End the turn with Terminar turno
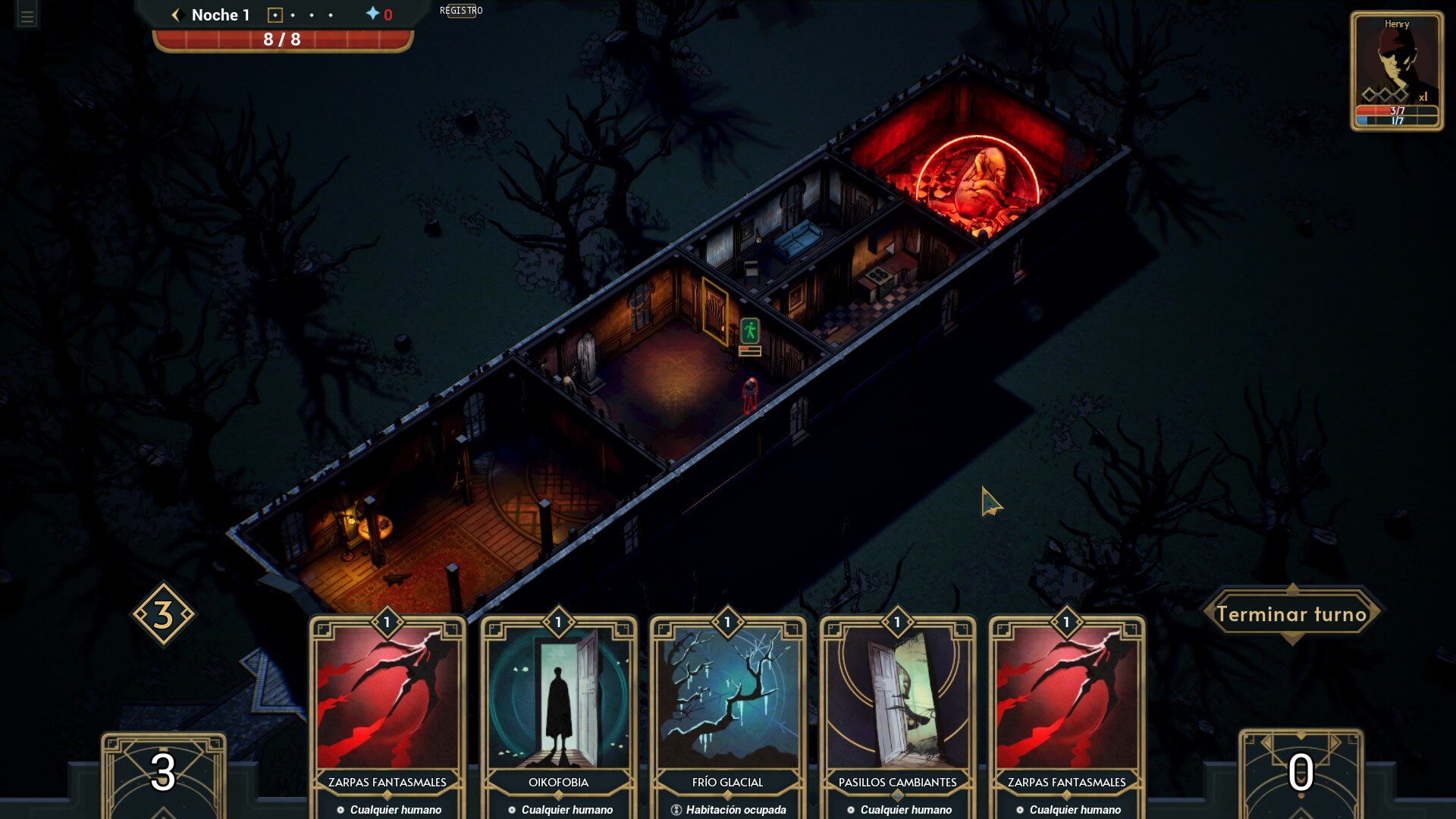 [x=1291, y=614]
